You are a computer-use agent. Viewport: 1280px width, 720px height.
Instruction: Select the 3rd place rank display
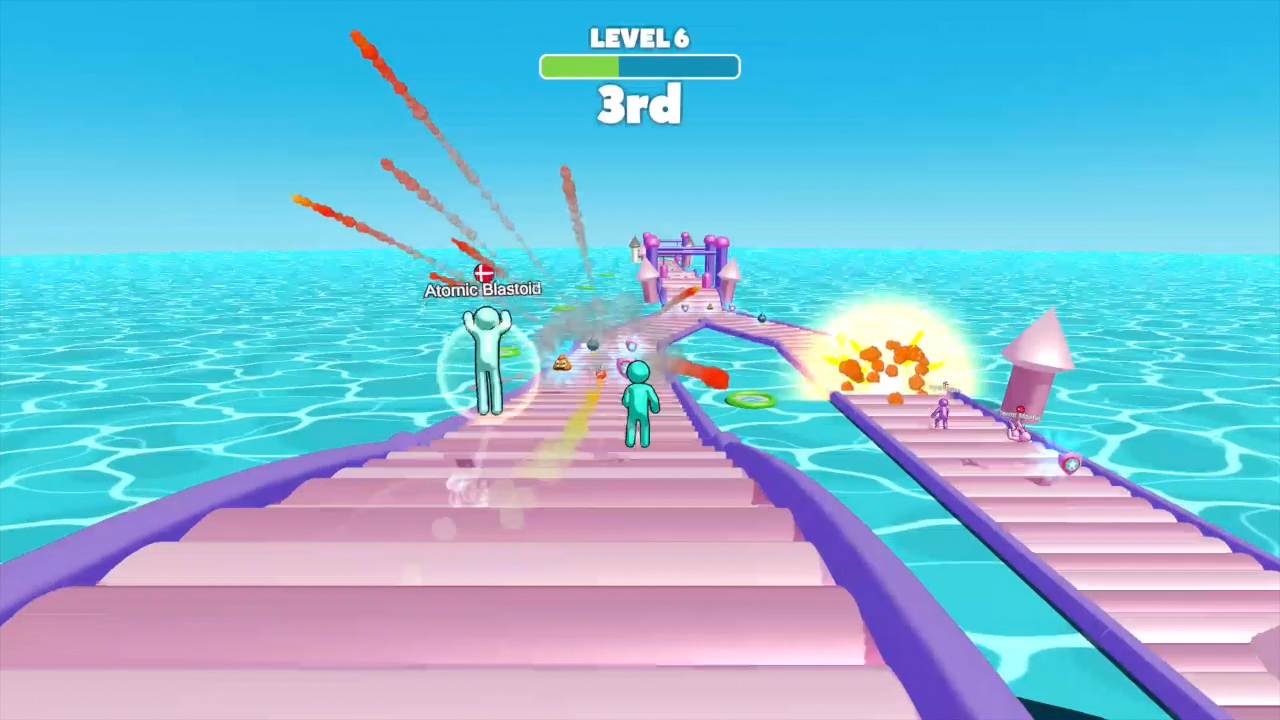pyautogui.click(x=640, y=105)
